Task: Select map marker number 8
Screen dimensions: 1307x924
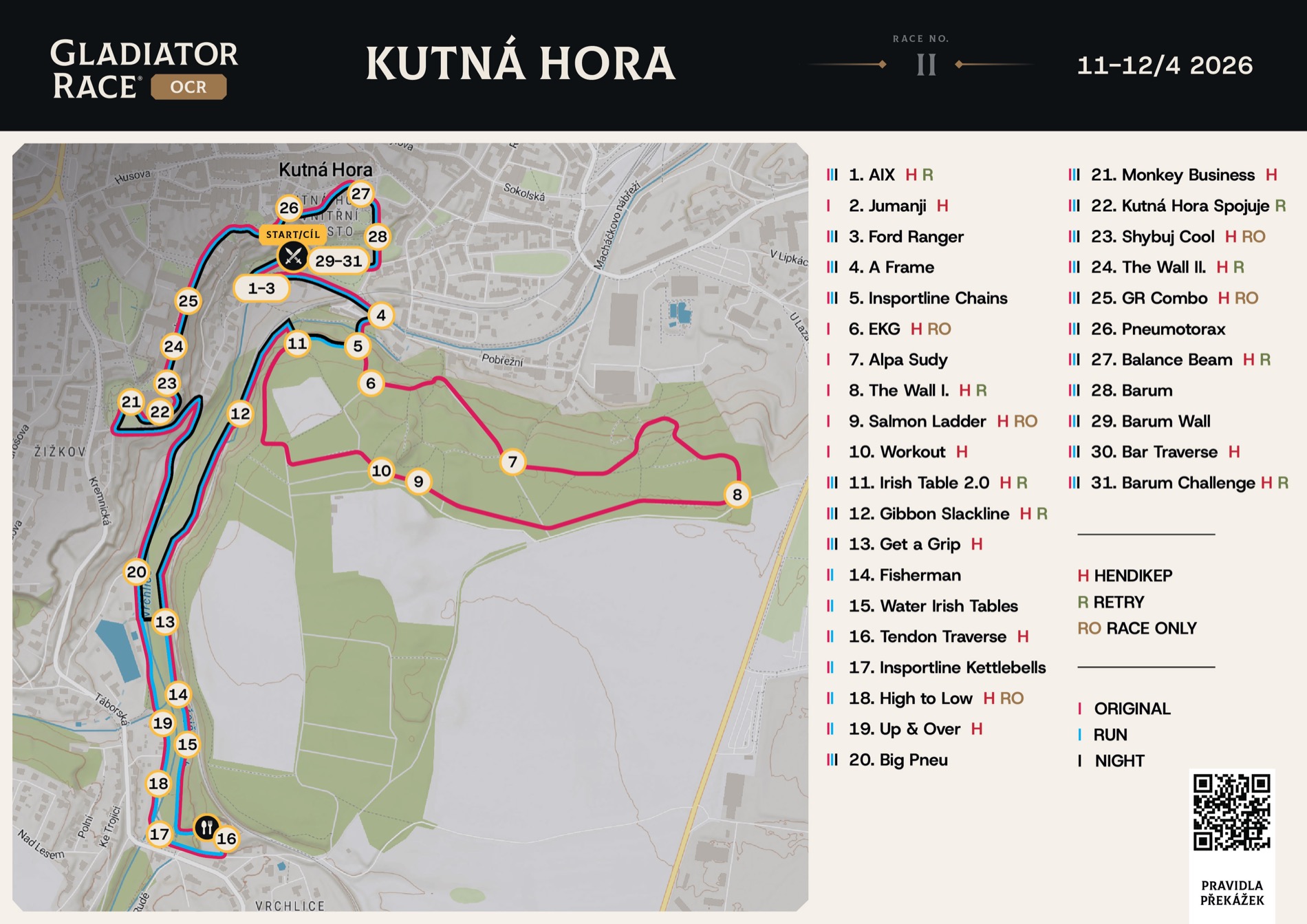Action: pos(737,494)
